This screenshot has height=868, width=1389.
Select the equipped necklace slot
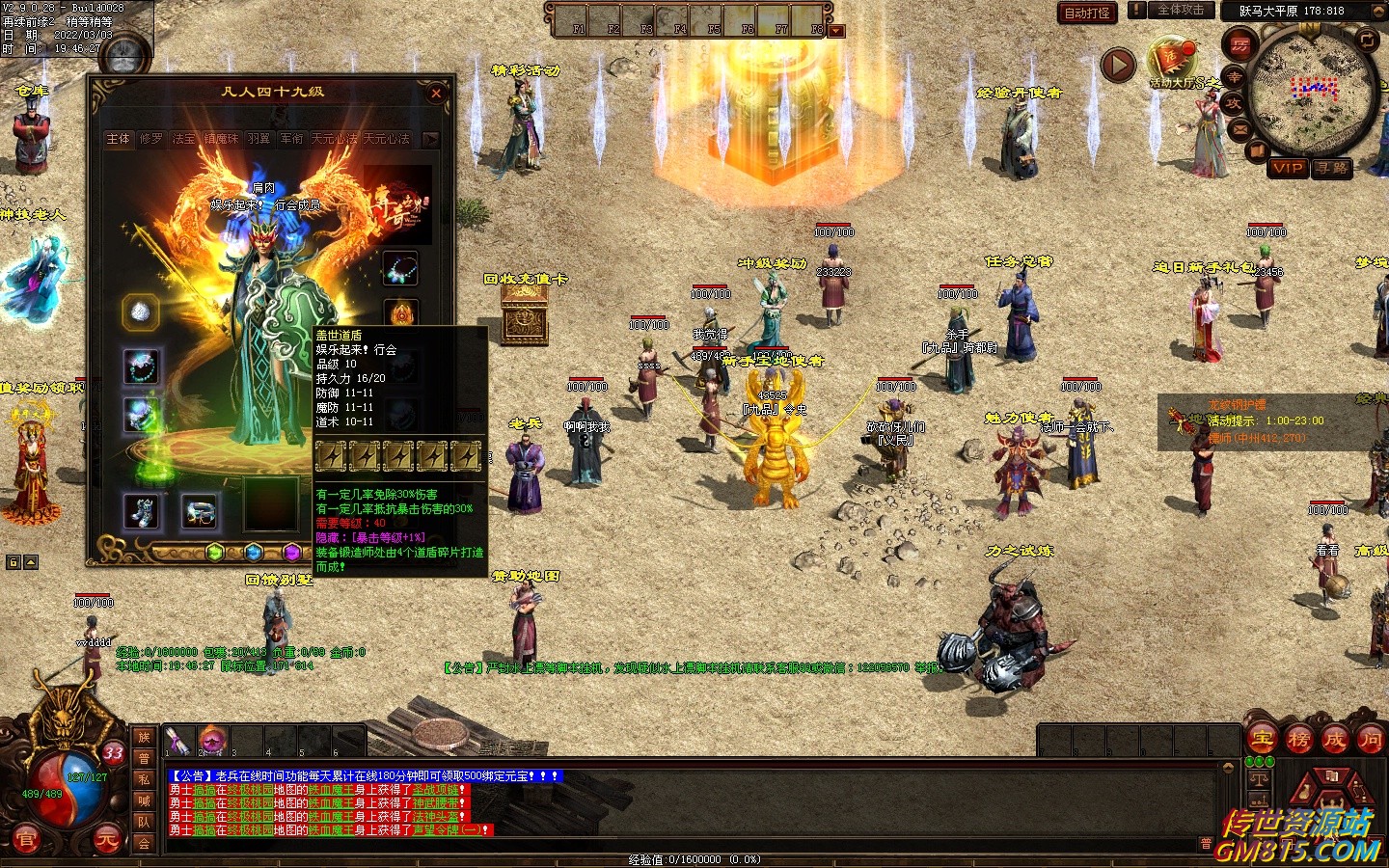coord(399,267)
